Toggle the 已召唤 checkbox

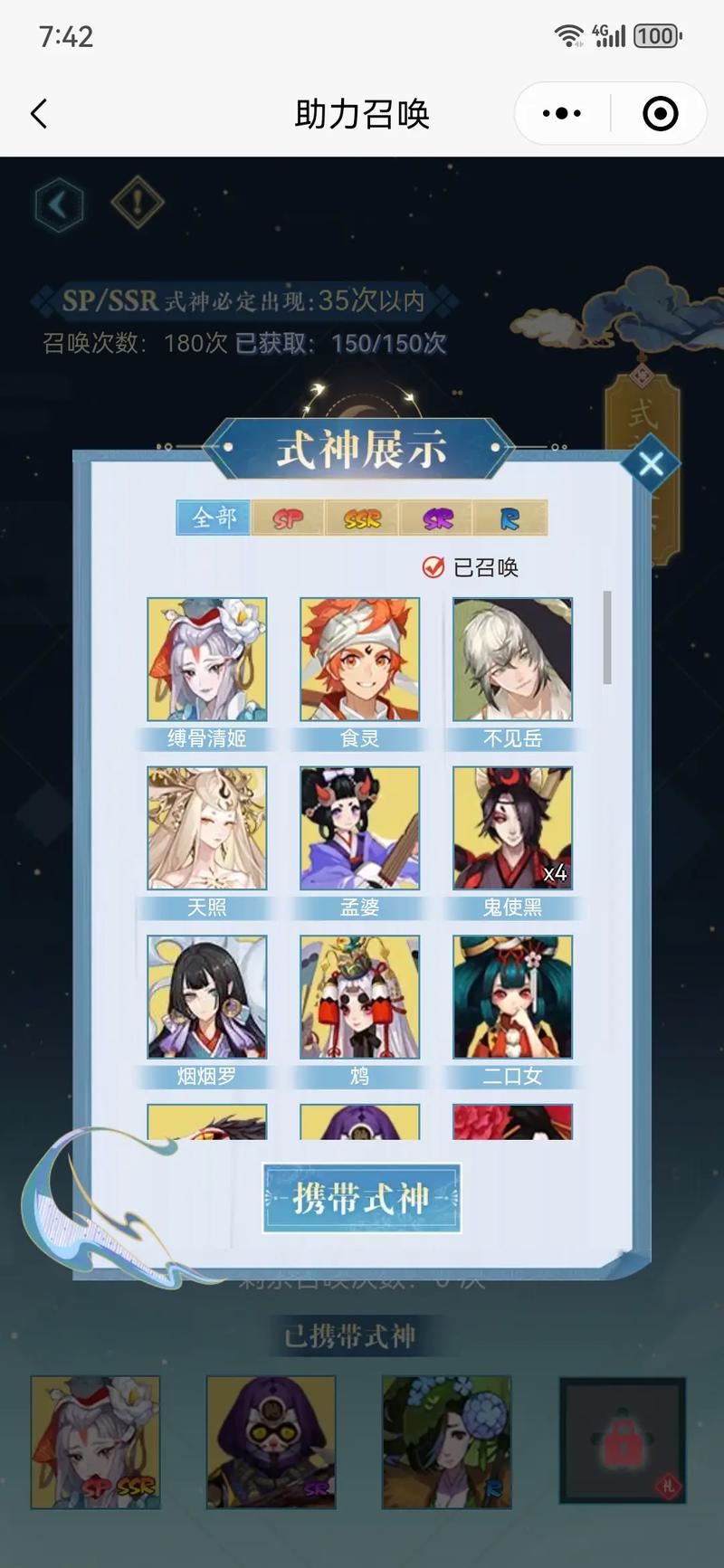(x=433, y=567)
